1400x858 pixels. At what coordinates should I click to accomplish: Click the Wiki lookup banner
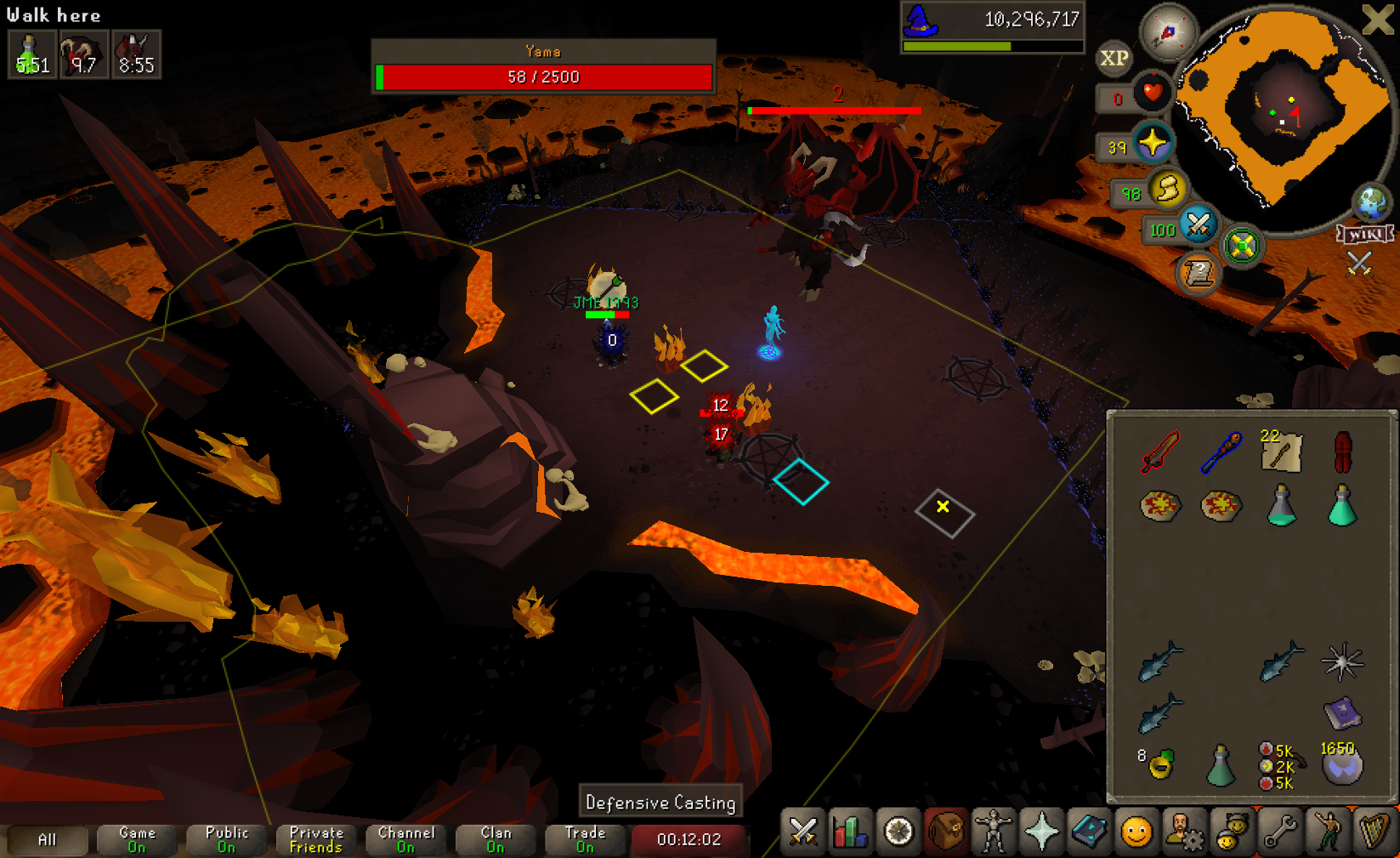(x=1365, y=234)
